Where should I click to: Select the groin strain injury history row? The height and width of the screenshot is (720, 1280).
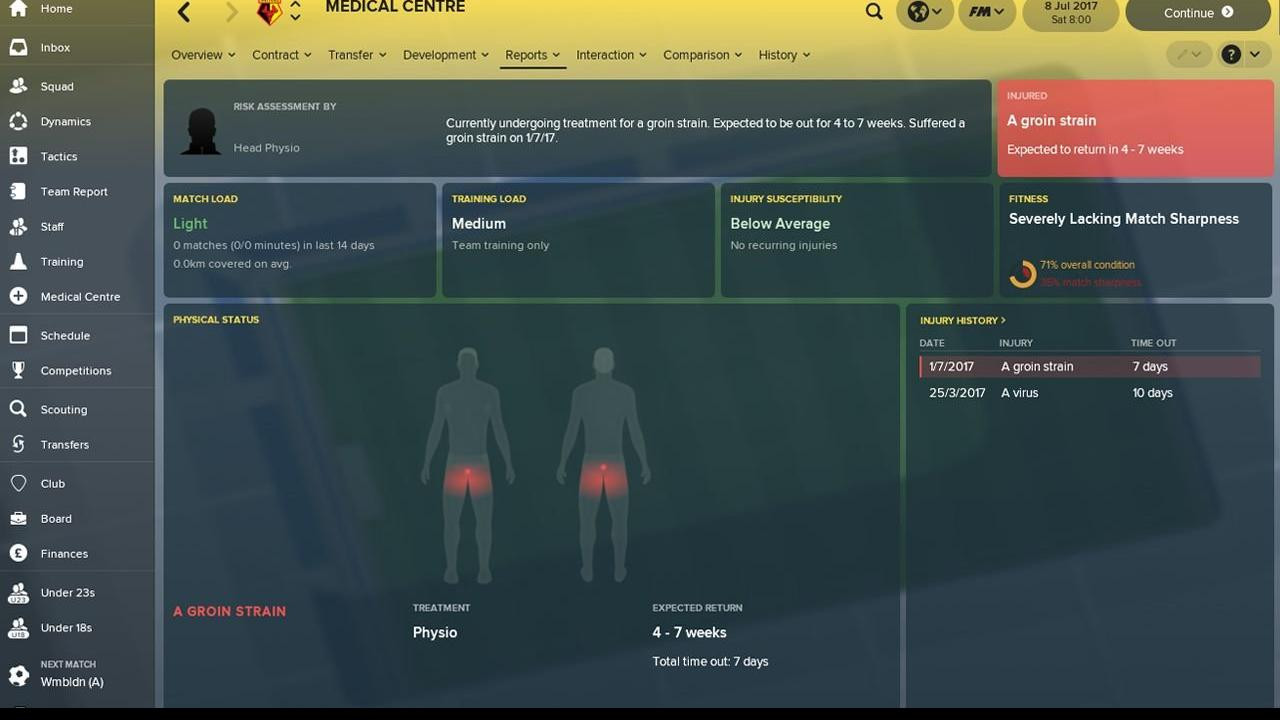1089,367
